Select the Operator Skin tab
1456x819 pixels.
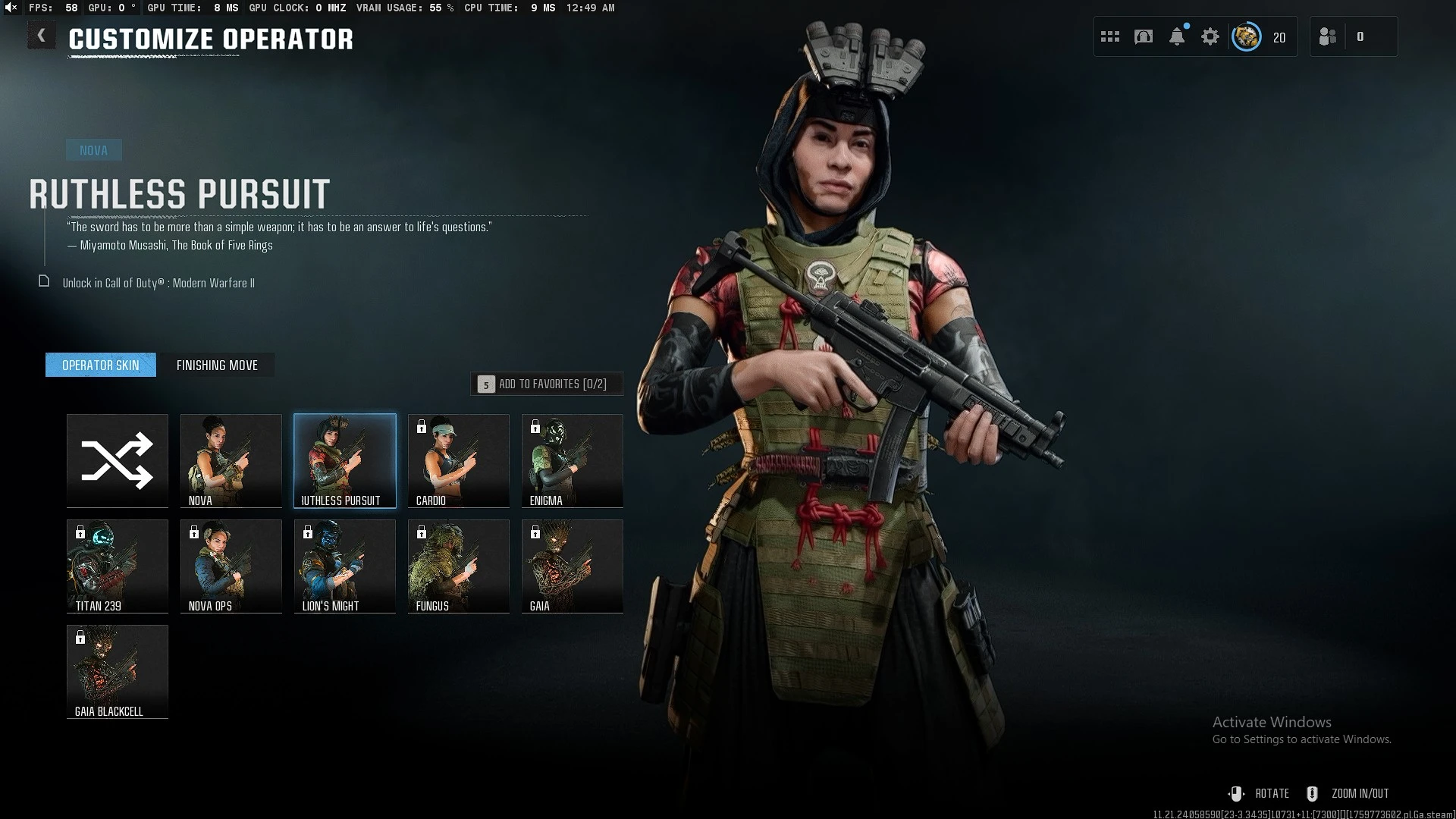(101, 366)
